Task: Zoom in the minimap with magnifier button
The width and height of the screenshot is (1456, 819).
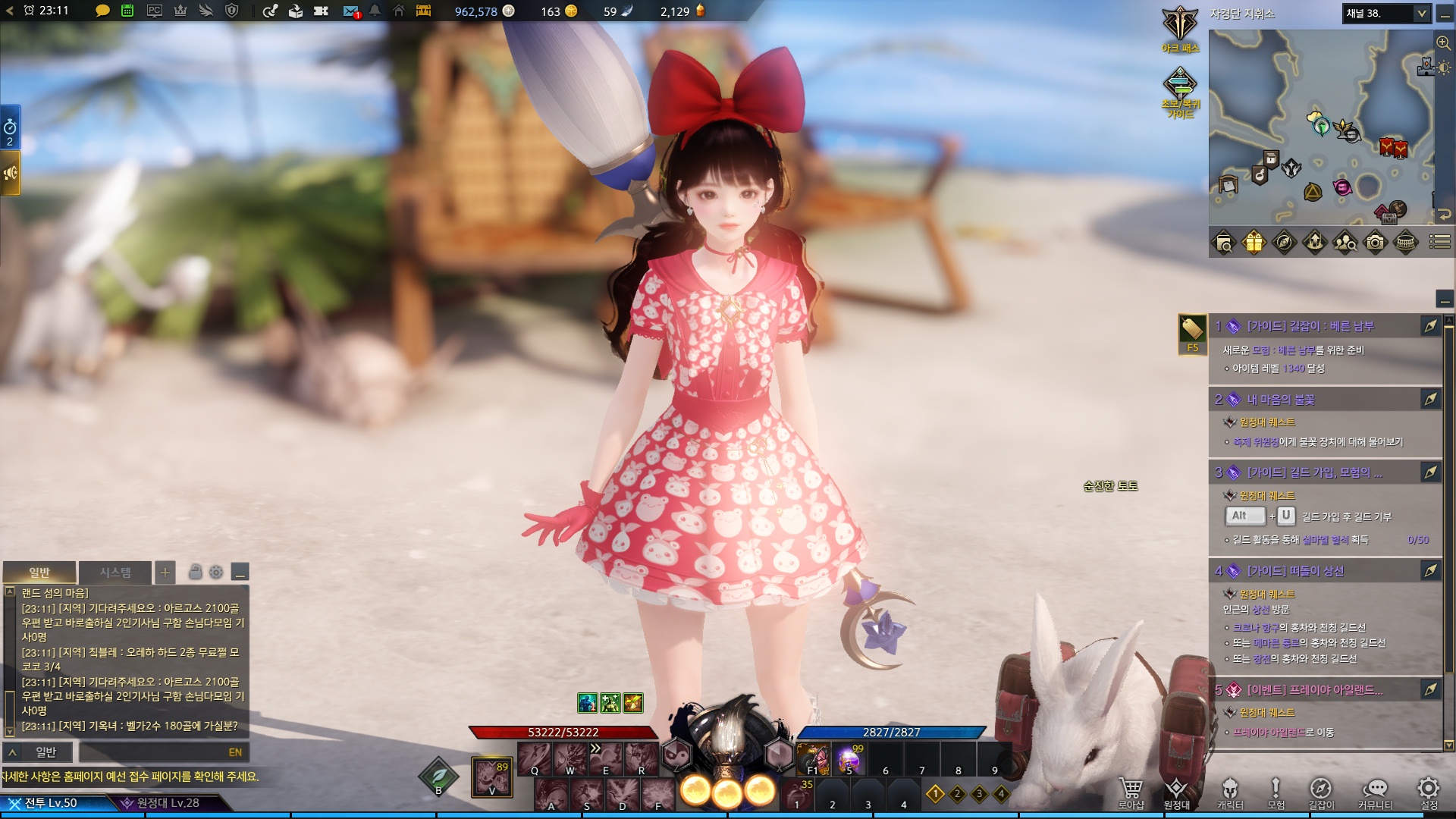Action: point(1443,42)
